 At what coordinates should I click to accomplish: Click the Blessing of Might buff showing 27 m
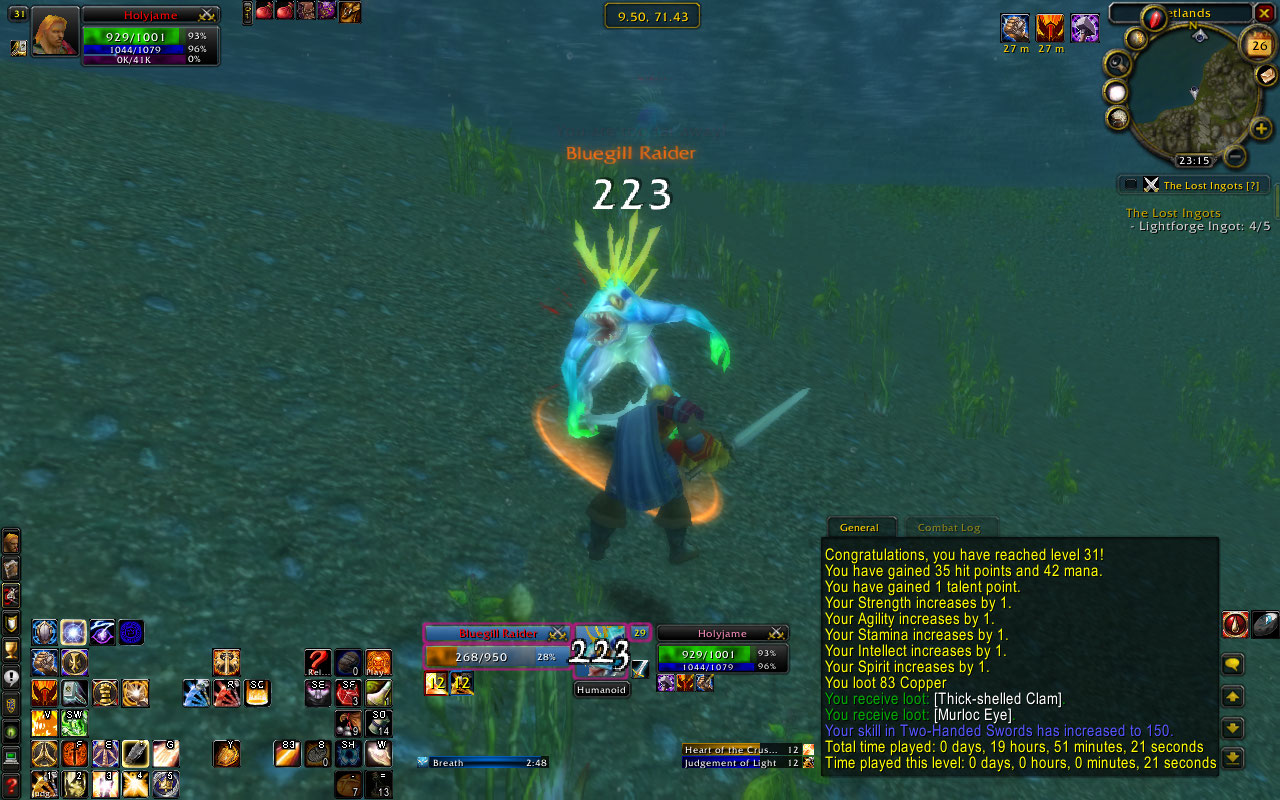1014,30
